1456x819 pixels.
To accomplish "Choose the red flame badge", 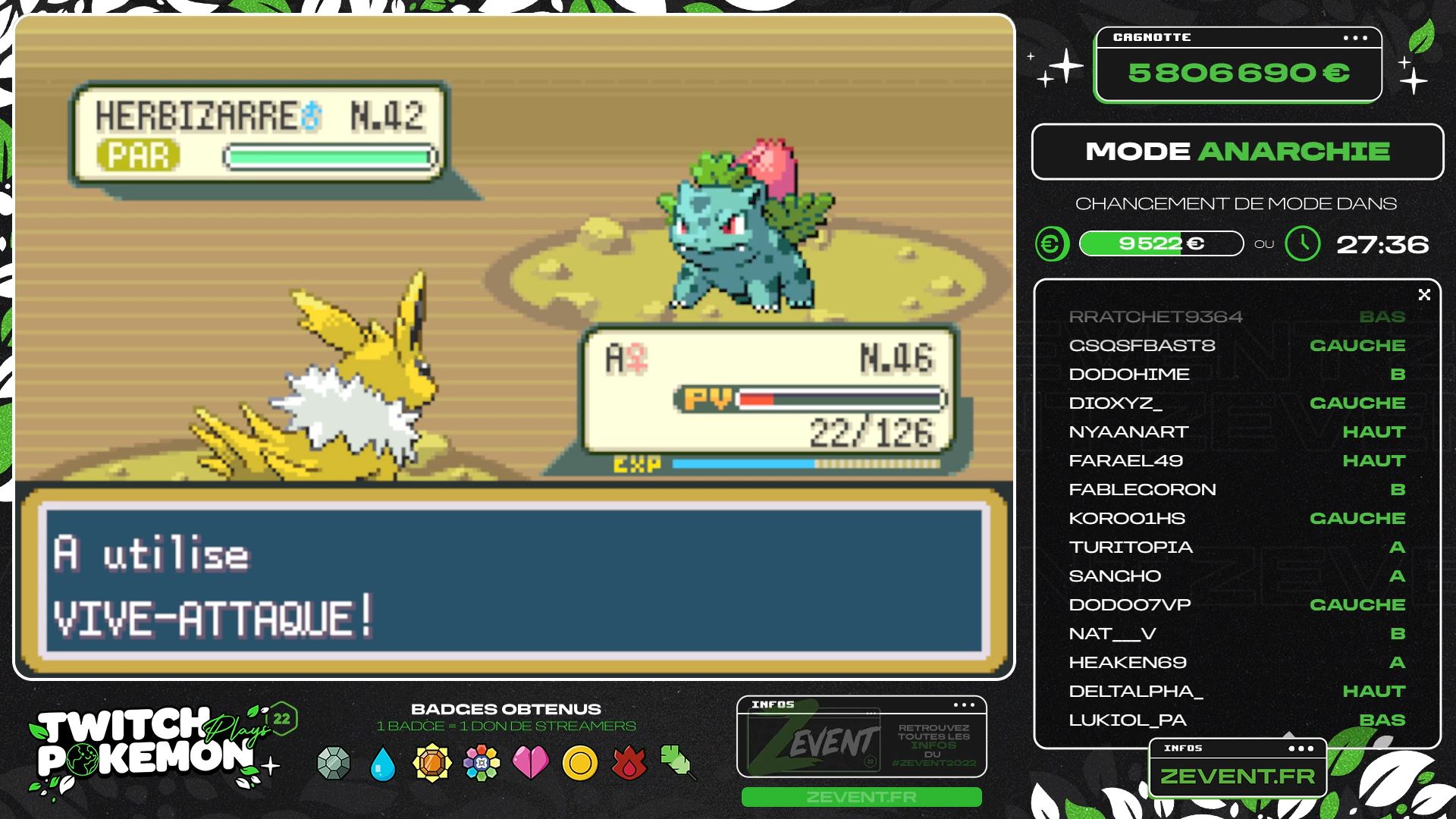I will coord(629,763).
